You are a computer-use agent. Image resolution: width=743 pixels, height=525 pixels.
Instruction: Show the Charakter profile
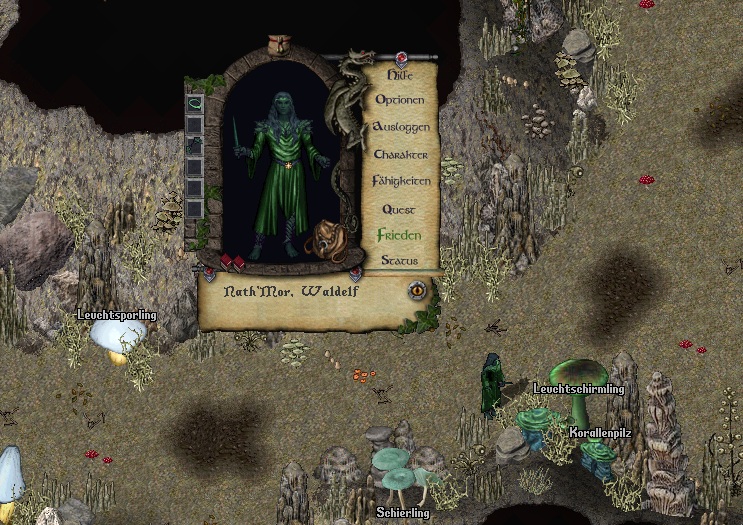click(x=400, y=155)
